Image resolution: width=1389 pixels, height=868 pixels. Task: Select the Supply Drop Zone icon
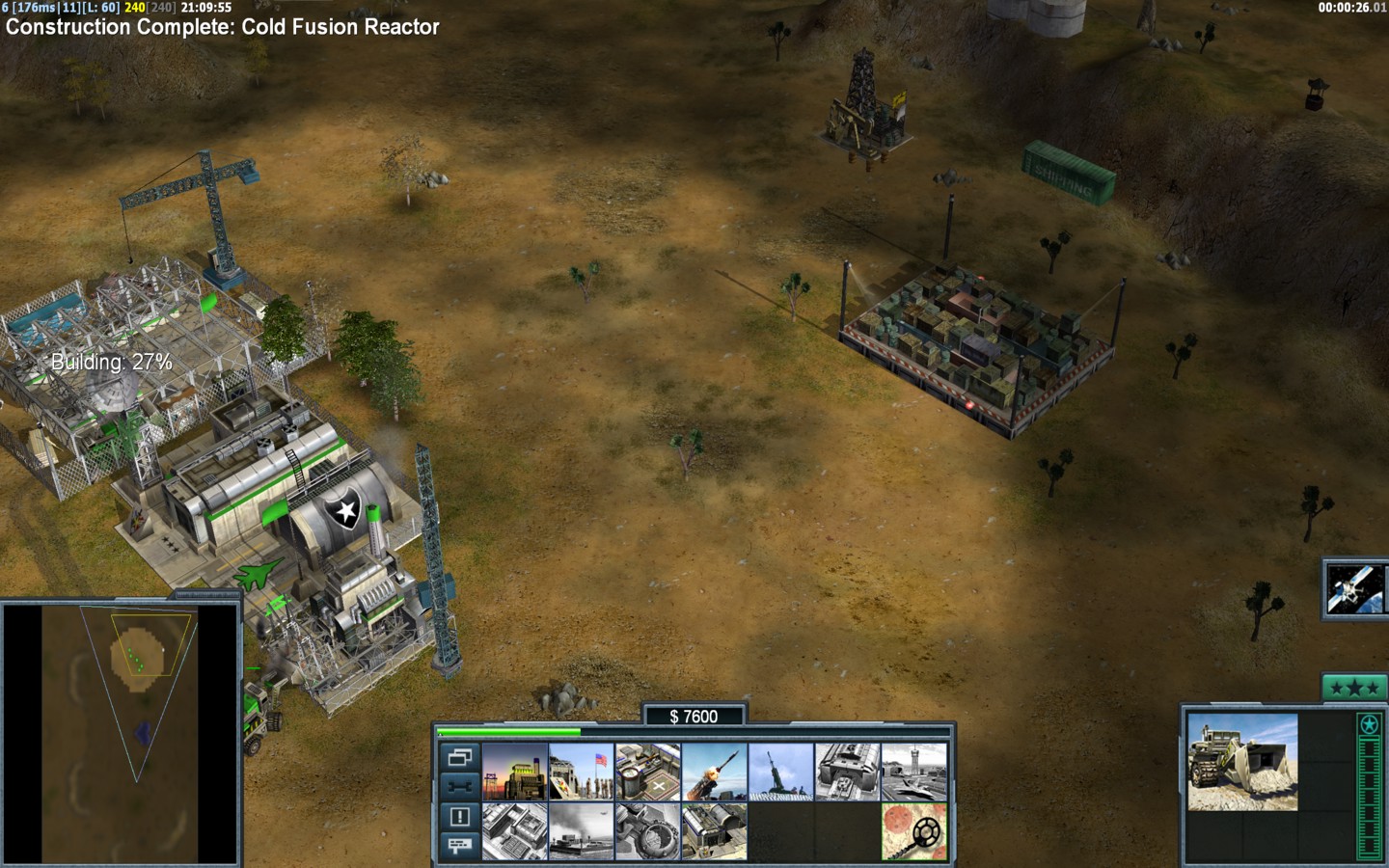pos(582,831)
